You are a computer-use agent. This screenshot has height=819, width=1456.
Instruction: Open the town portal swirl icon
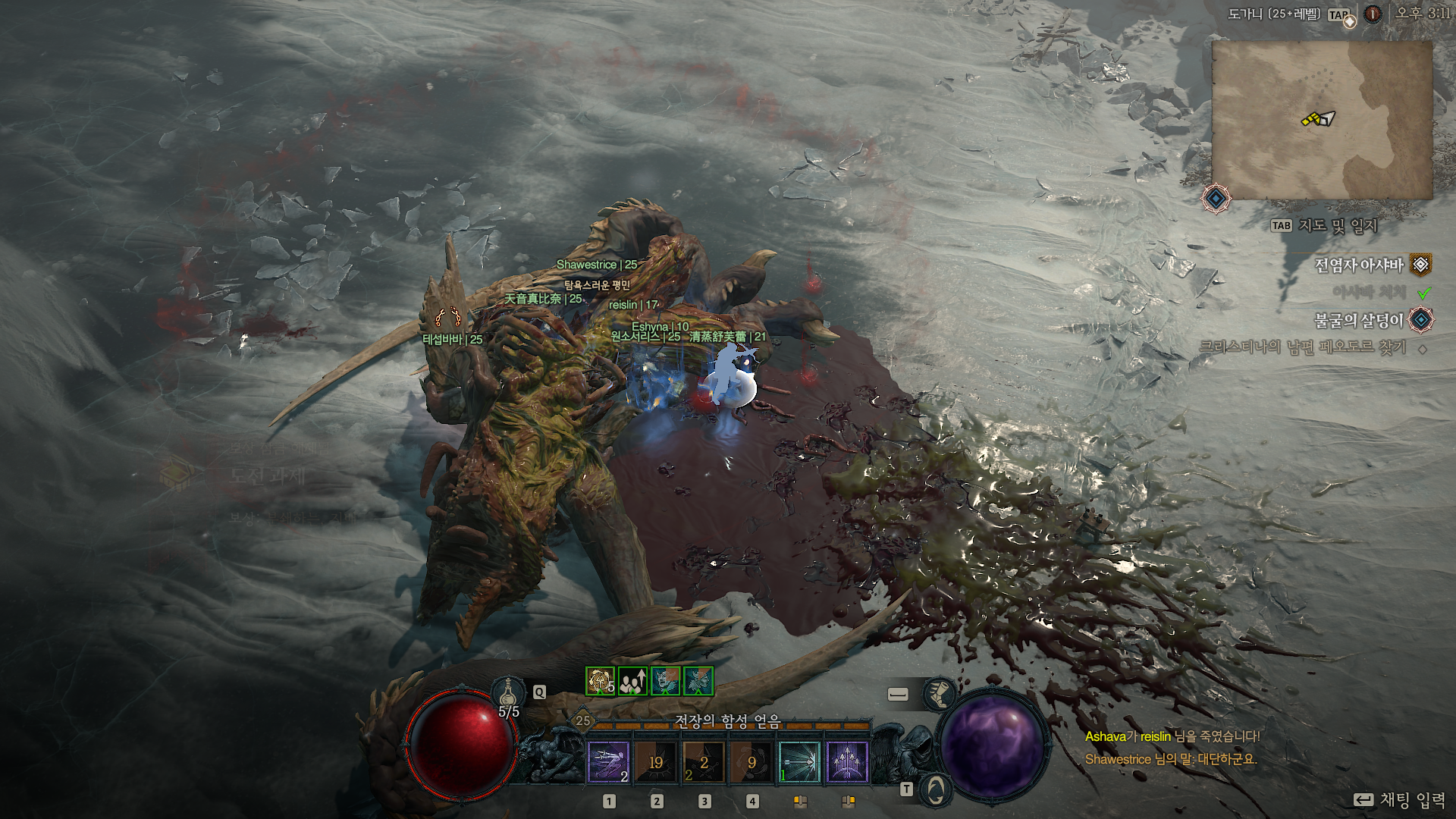click(x=936, y=790)
